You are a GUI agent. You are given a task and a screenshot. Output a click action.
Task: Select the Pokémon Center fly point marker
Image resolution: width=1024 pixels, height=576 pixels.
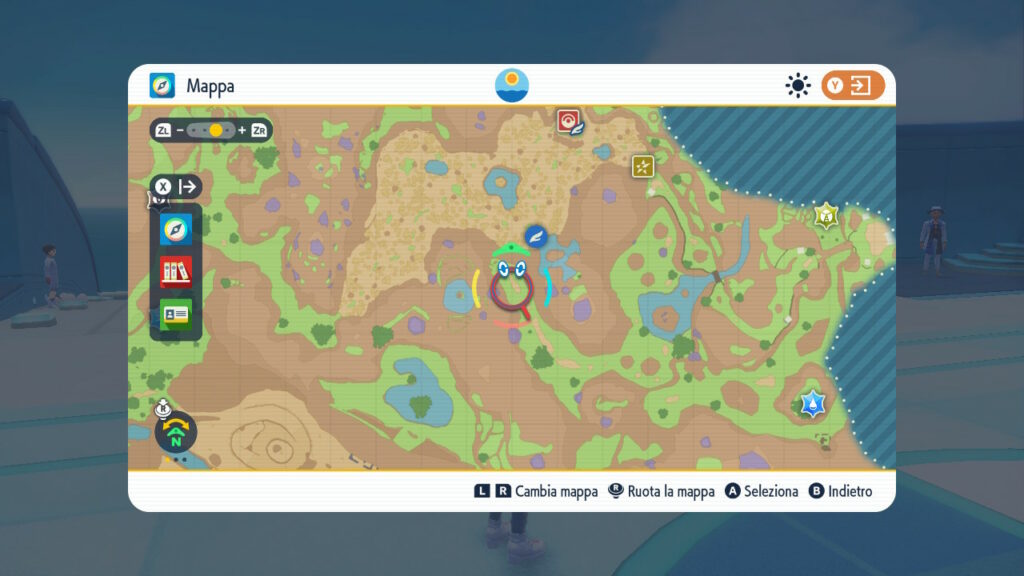coord(569,122)
